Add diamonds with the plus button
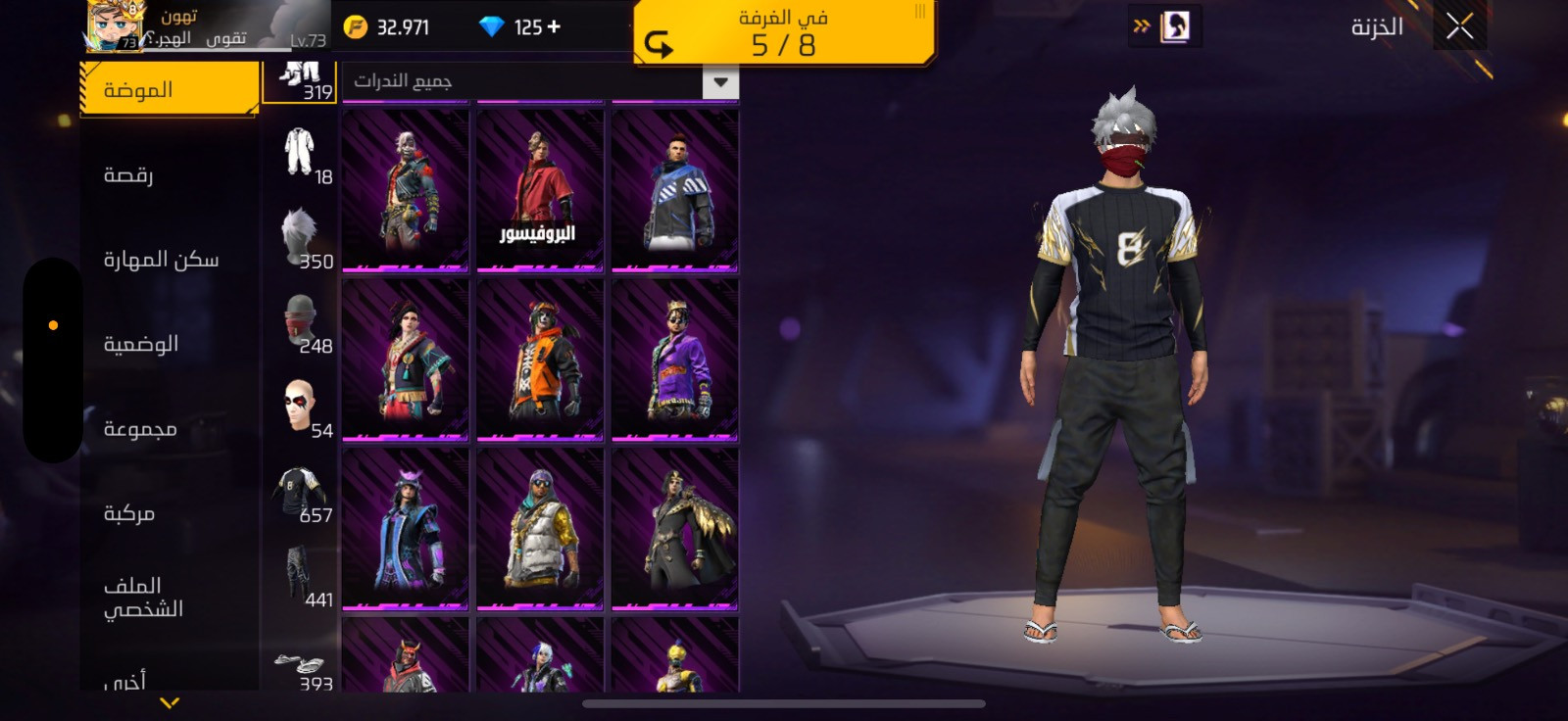The width and height of the screenshot is (1568, 721). click(555, 26)
